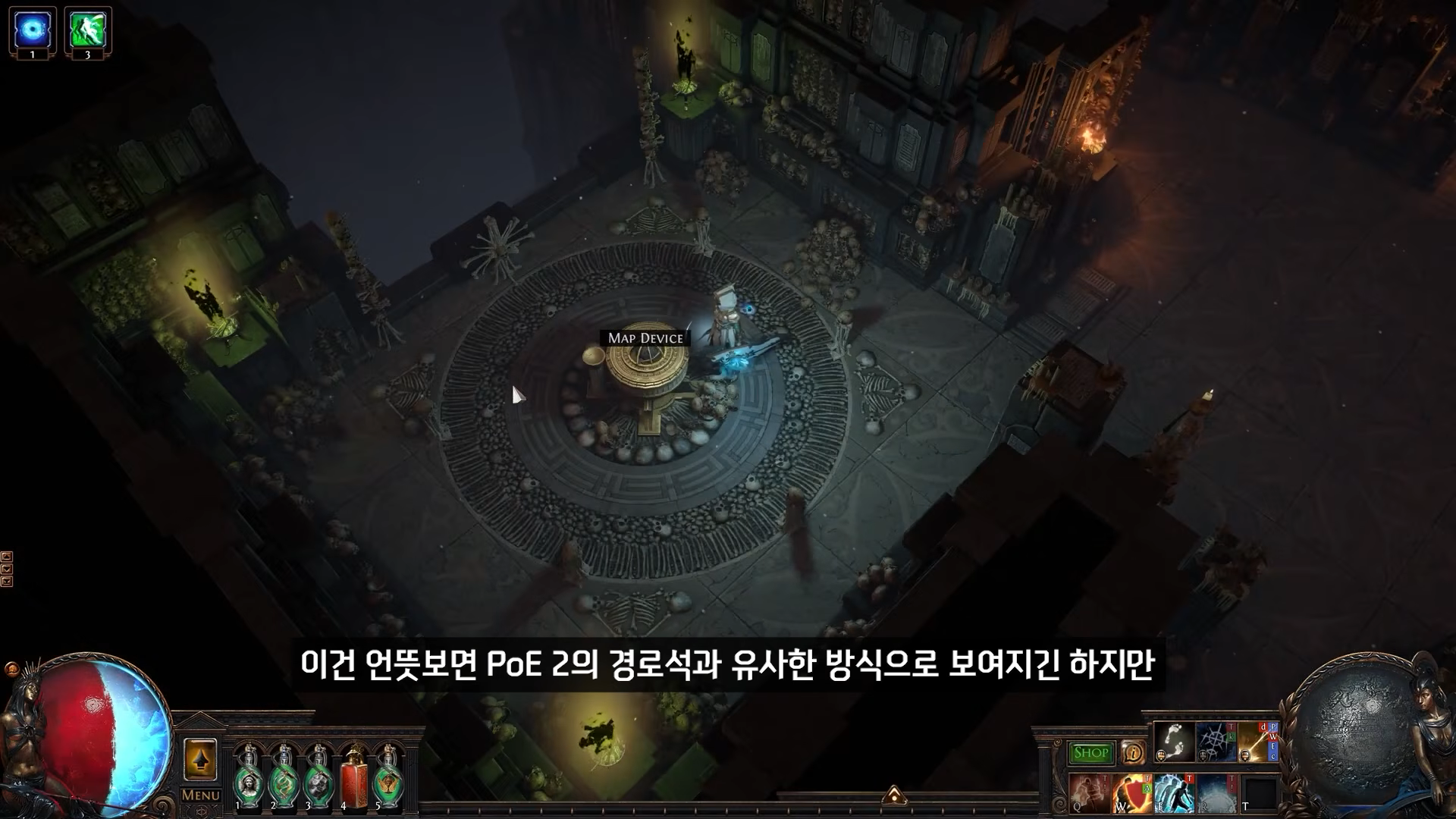This screenshot has height=819, width=1456.
Task: Click the gold arrow level-up button
Action: (x=200, y=759)
